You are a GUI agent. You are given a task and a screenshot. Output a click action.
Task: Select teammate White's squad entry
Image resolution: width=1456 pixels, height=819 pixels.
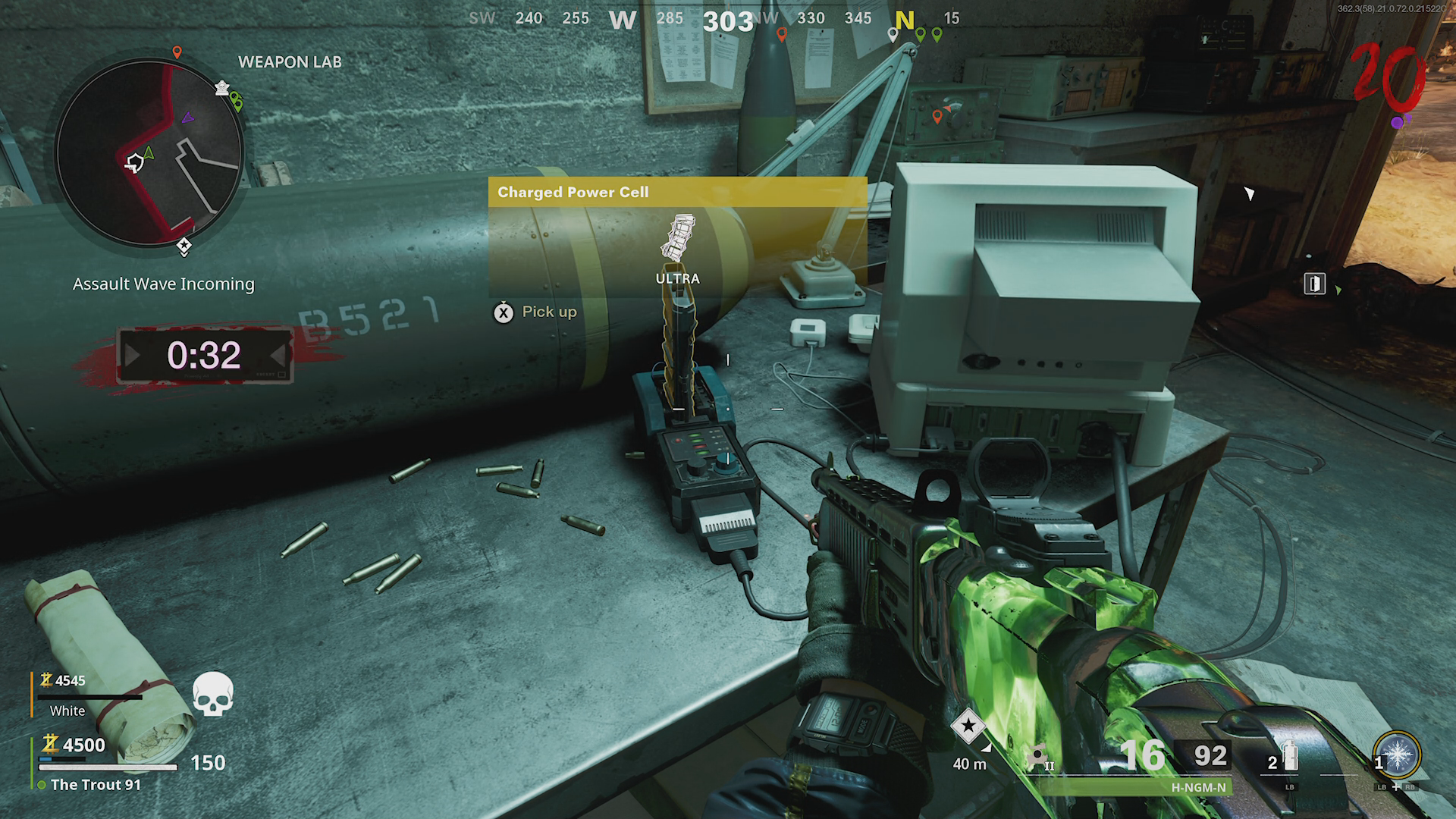coord(67,711)
